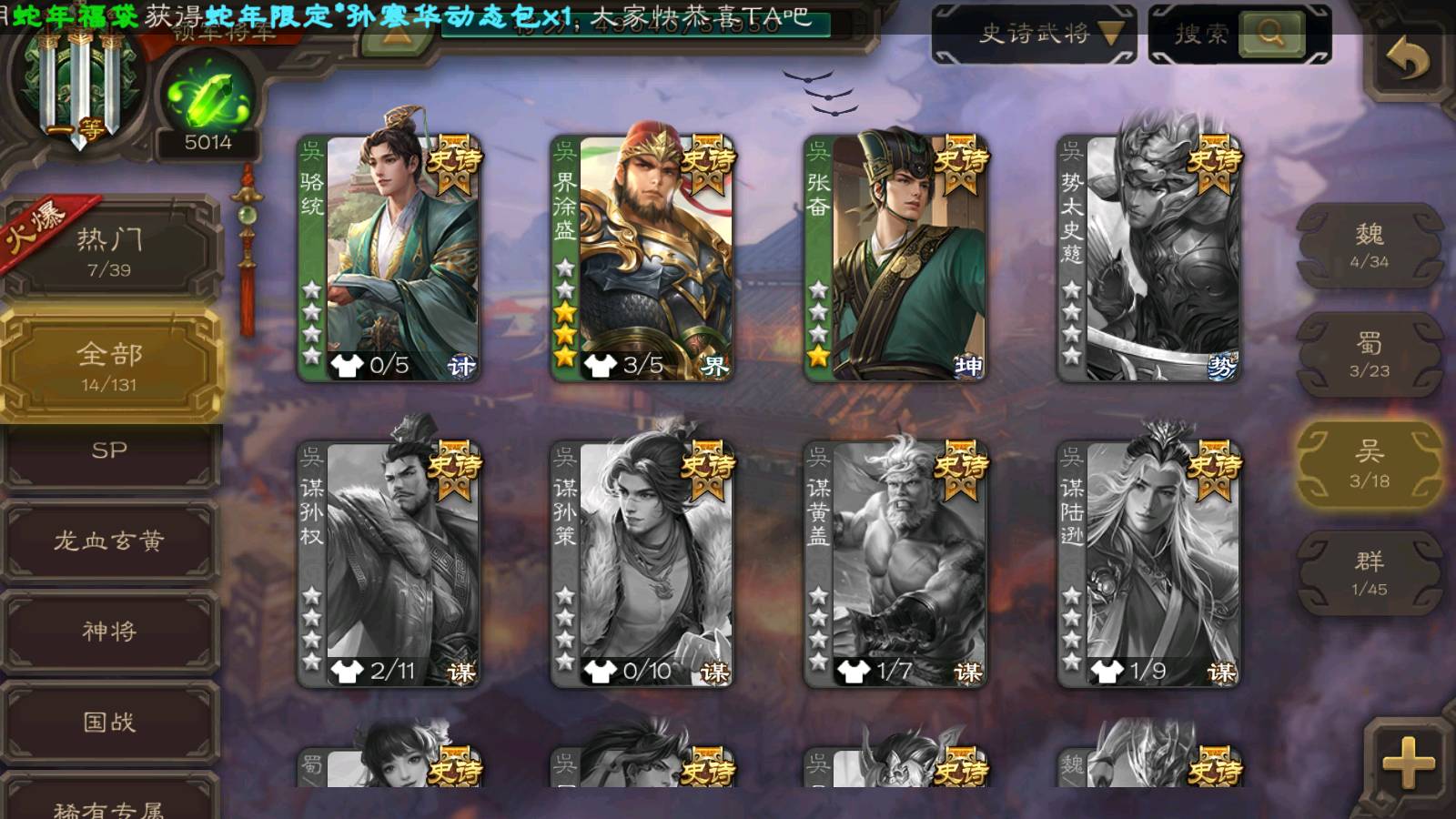The height and width of the screenshot is (819, 1456).
Task: Select the 谋孙权 general card
Action: point(389,564)
